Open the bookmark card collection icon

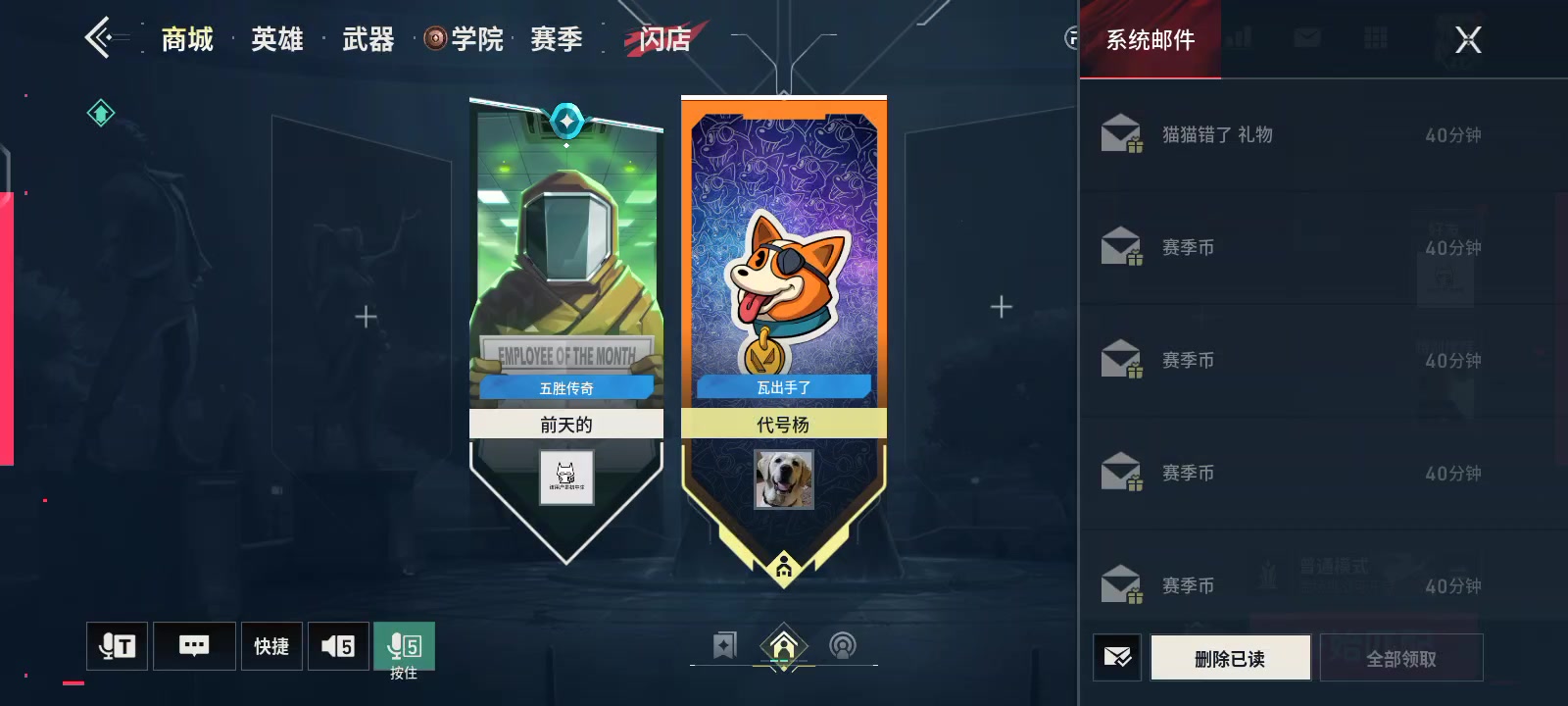click(x=725, y=643)
